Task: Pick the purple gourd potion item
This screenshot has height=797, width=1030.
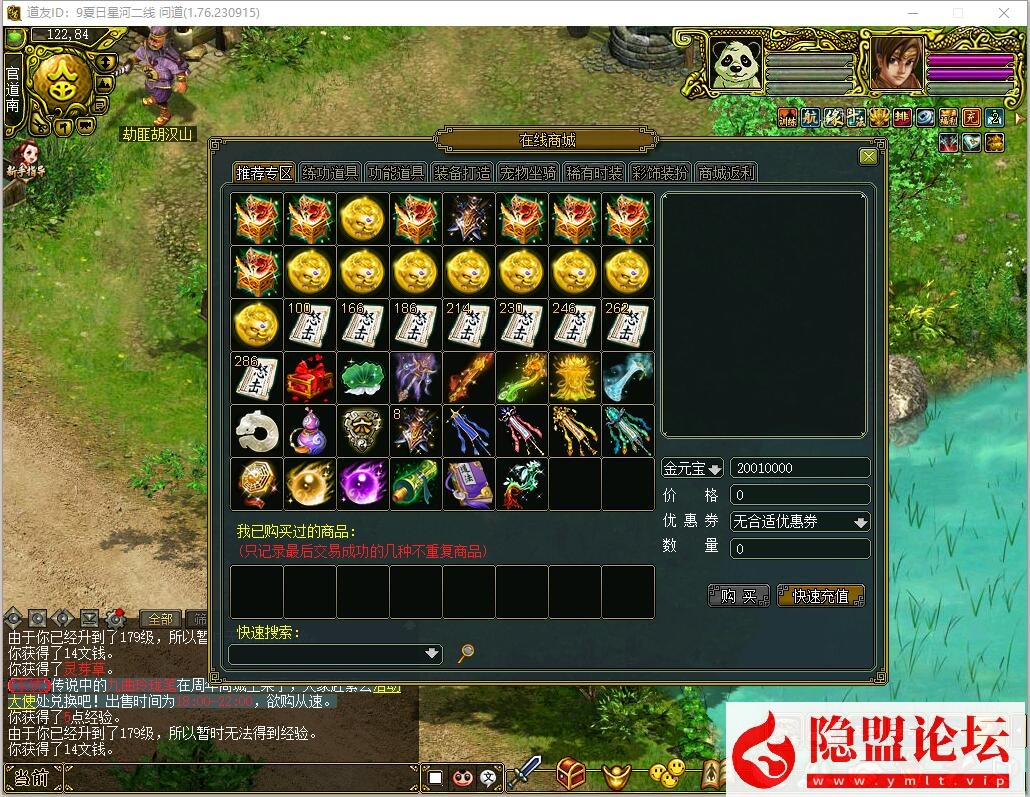Action: (309, 430)
